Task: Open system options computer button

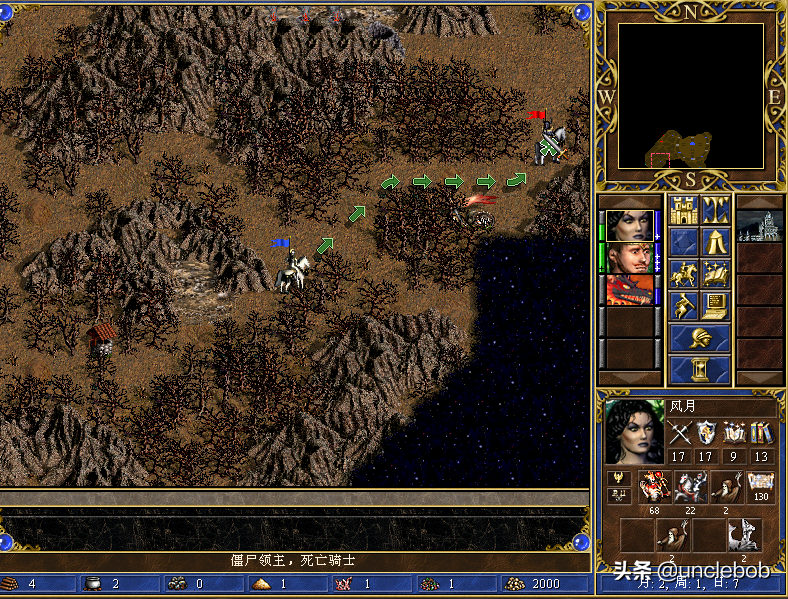Action: (x=715, y=304)
